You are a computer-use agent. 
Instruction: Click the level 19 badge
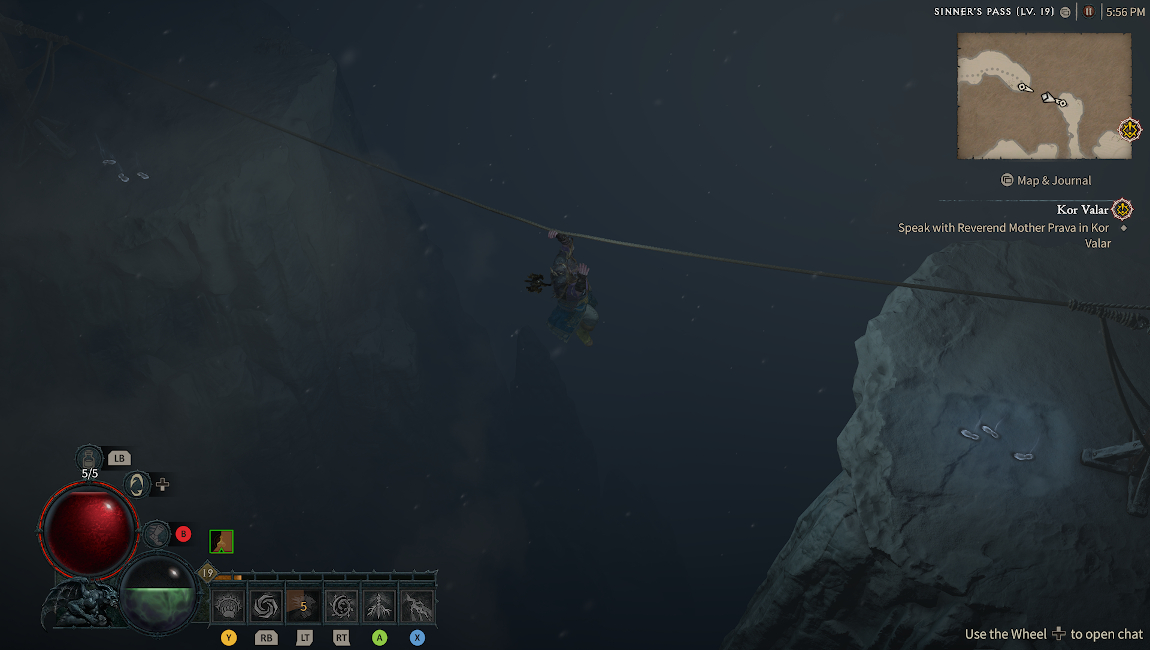207,573
